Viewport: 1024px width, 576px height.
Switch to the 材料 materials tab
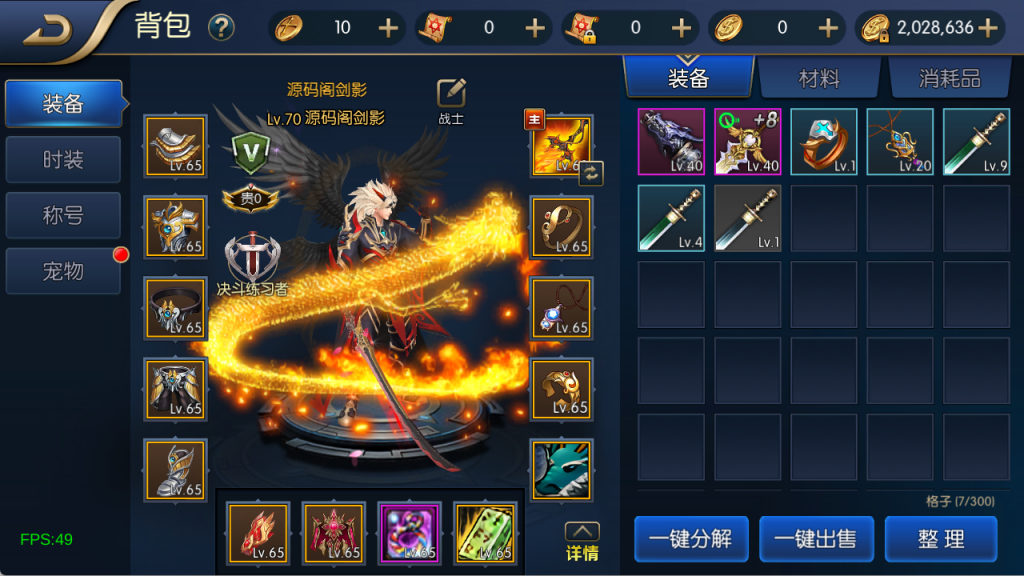point(819,79)
